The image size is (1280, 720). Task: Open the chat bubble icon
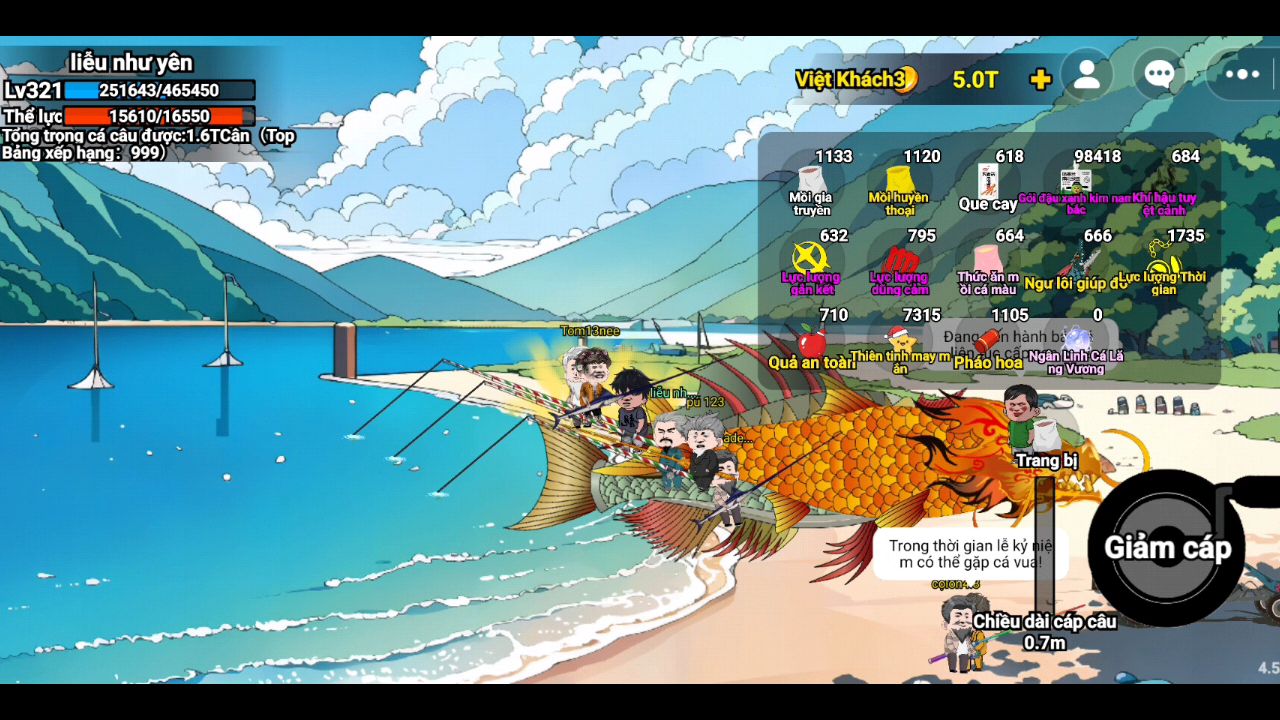click(x=1158, y=73)
